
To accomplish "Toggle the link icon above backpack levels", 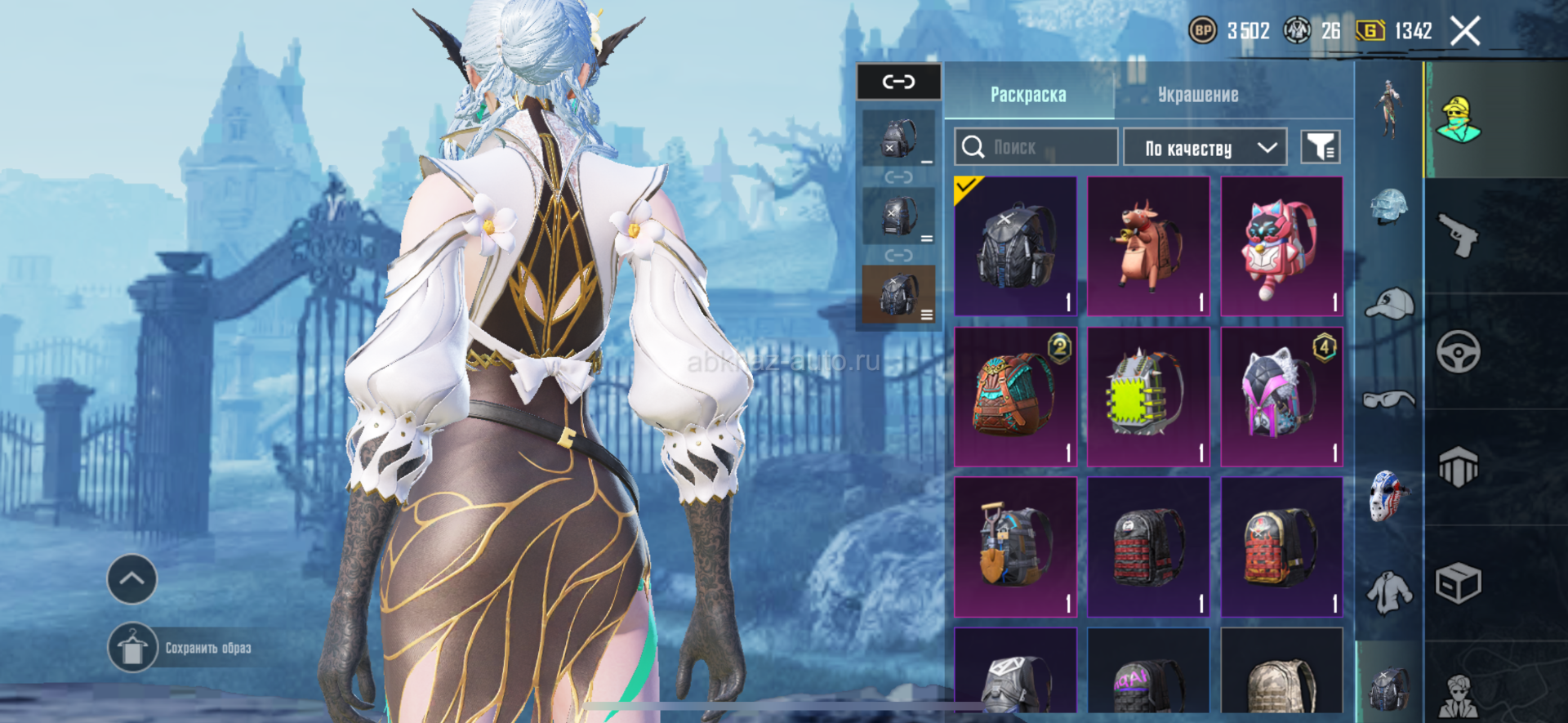I will point(898,82).
